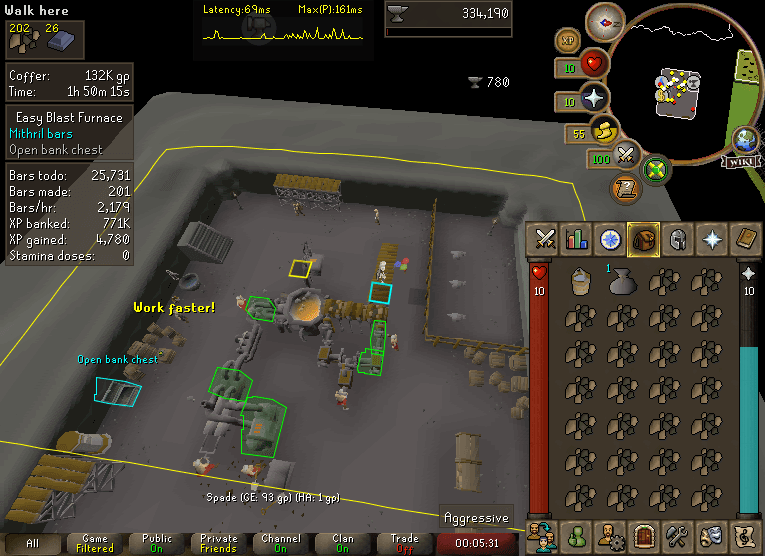
Task: Open the Quest List tab
Action: pyautogui.click(x=610, y=239)
